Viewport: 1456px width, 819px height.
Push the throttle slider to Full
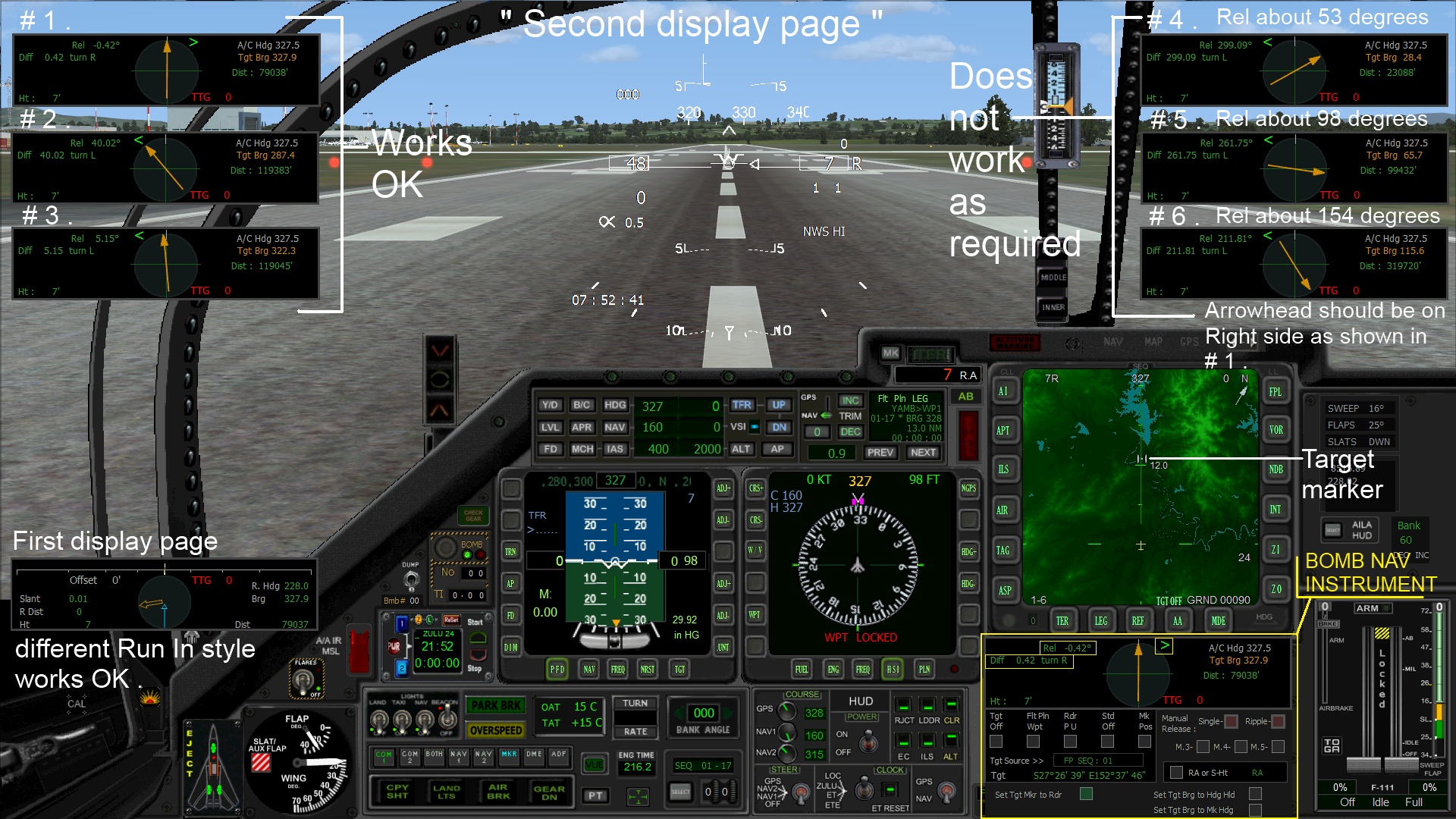[x=1413, y=802]
